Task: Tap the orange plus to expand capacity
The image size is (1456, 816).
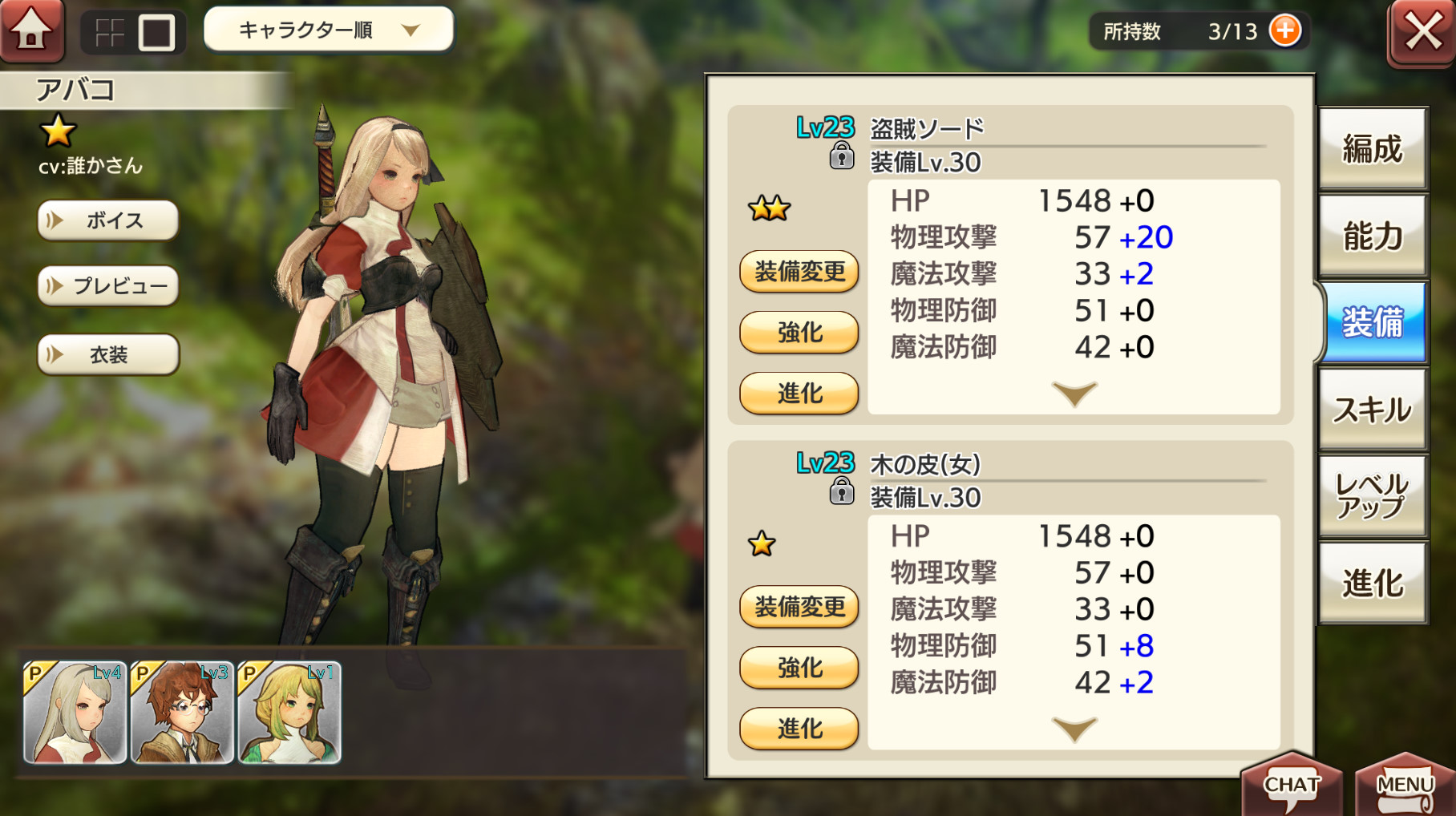Action: tap(1285, 31)
